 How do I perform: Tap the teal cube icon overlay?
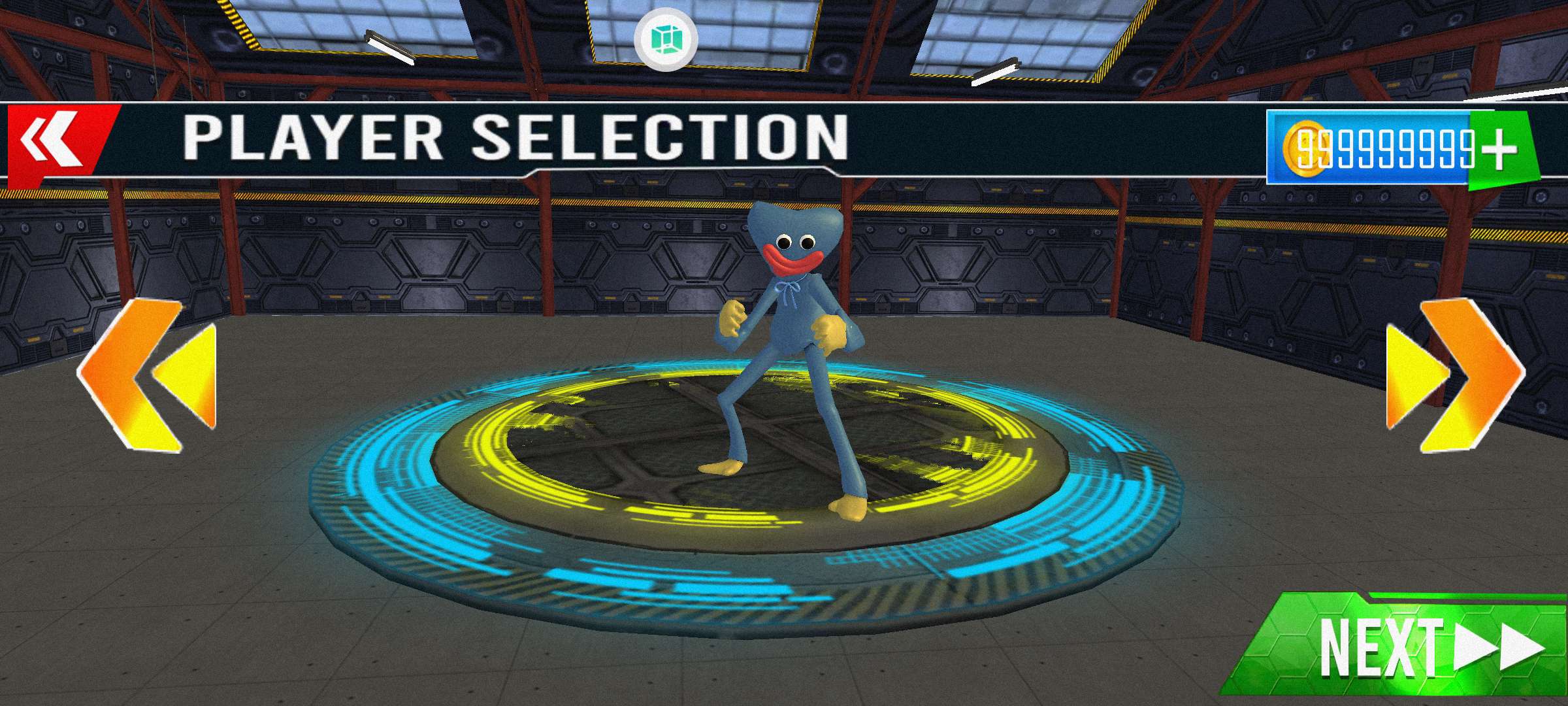666,39
